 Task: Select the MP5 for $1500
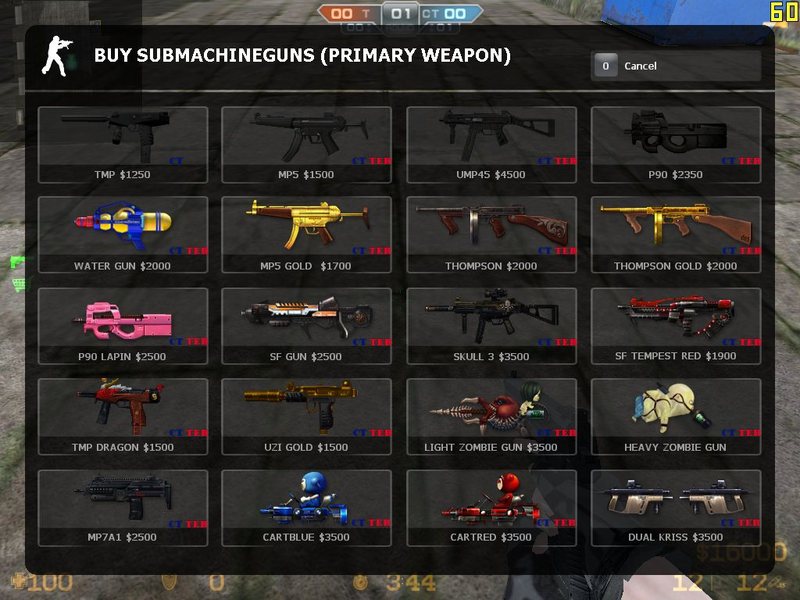tap(307, 145)
